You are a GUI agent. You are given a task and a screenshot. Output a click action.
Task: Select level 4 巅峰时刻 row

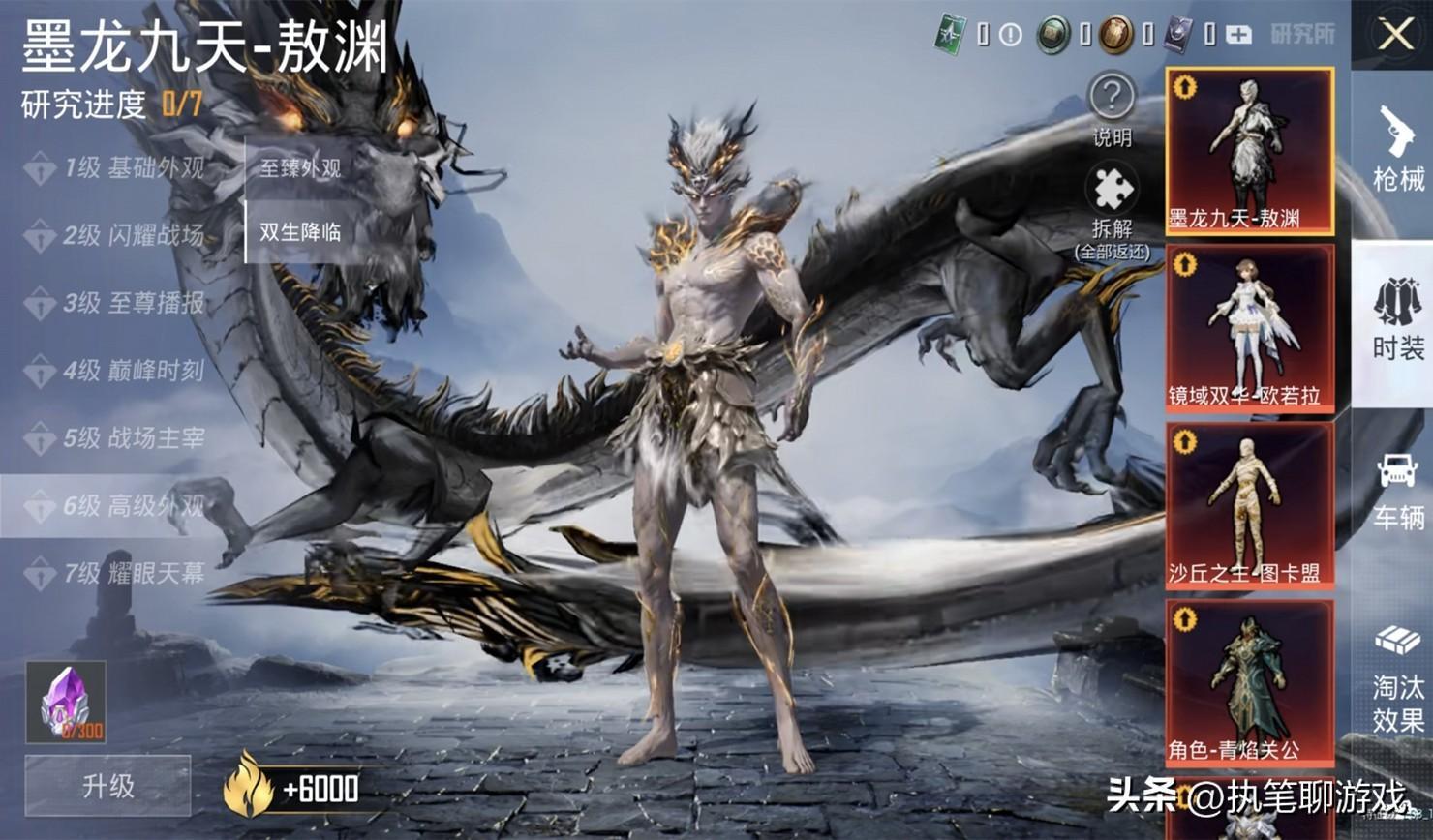[x=121, y=371]
